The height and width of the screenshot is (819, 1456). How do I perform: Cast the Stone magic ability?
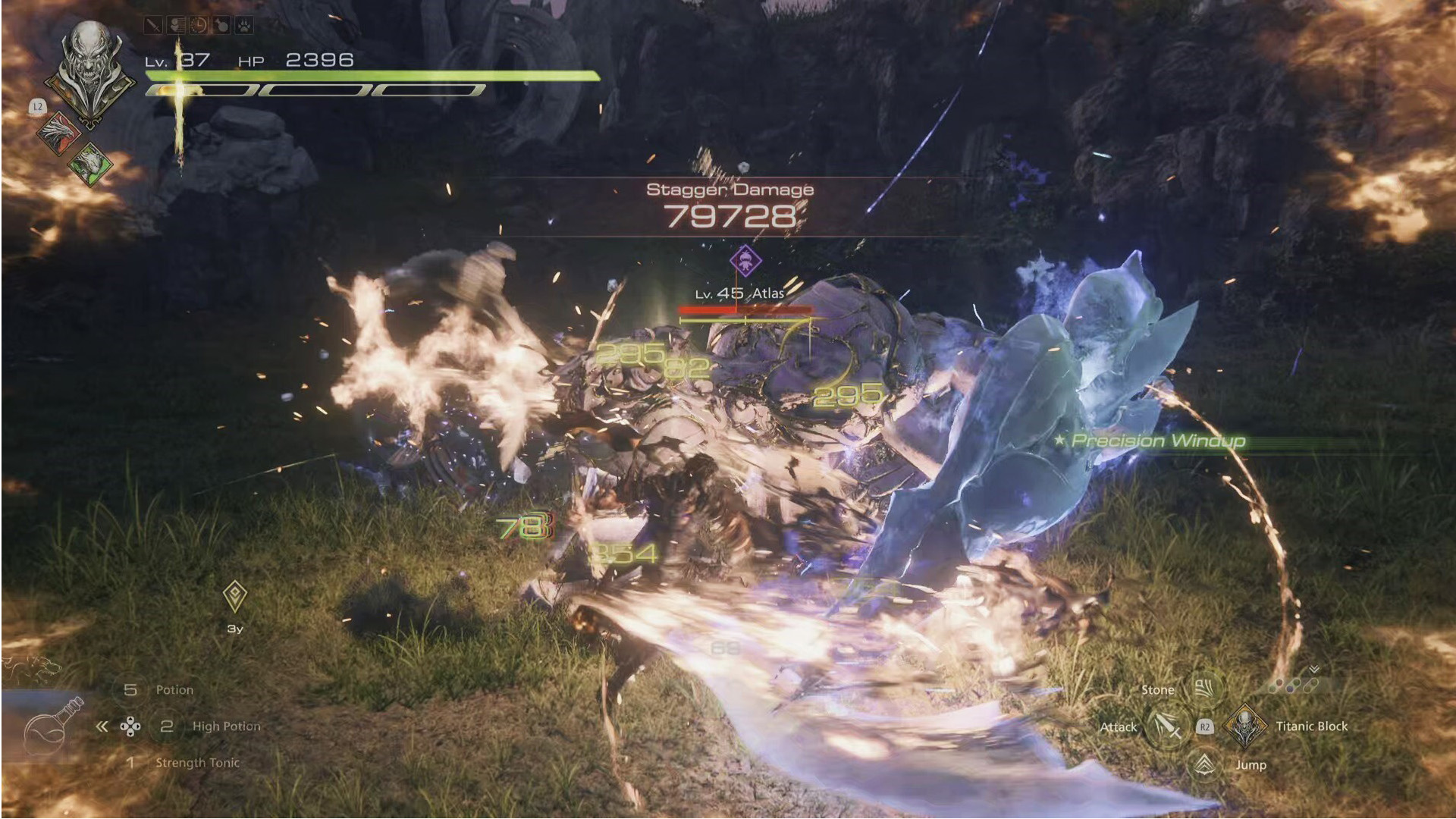click(1203, 689)
